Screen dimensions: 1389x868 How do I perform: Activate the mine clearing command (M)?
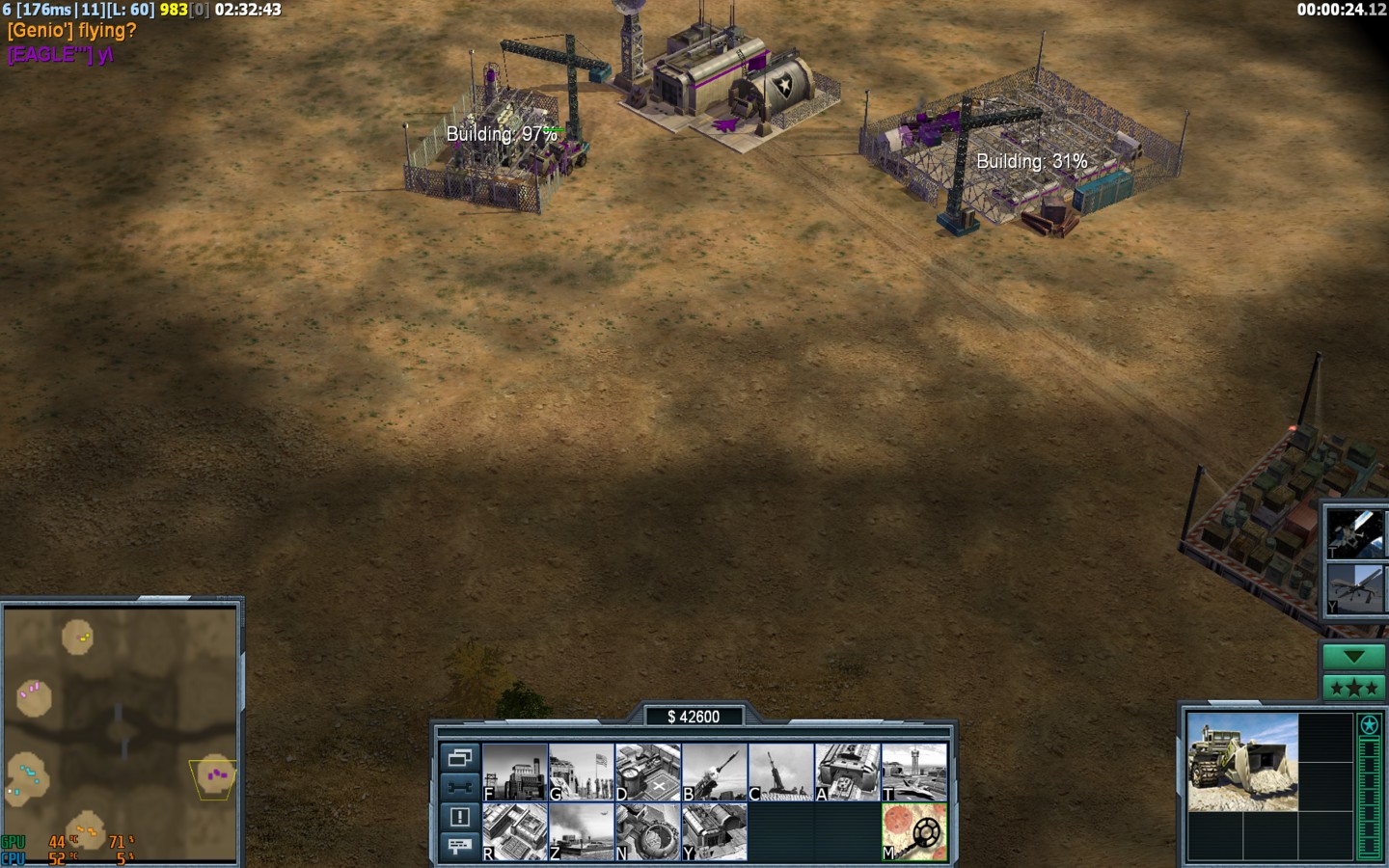914,832
